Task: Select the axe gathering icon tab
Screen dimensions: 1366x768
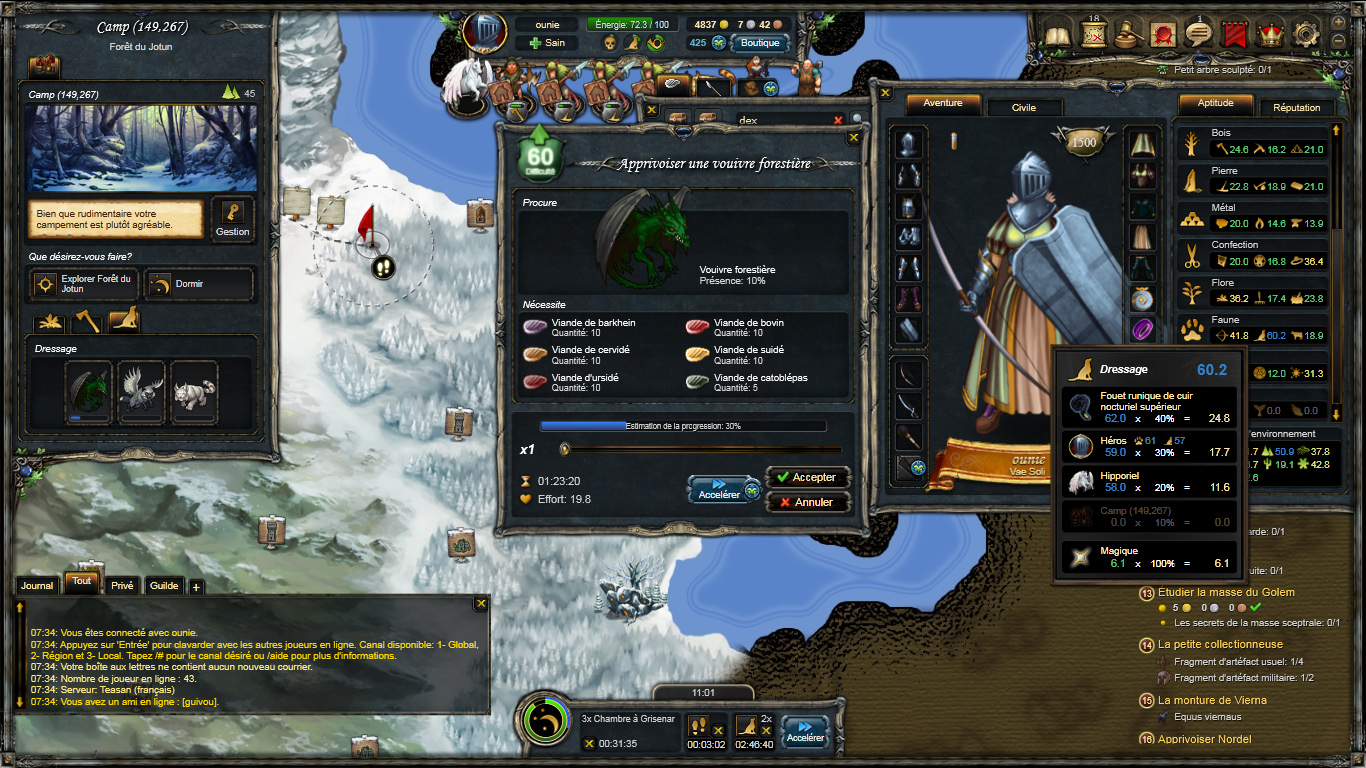Action: 87,322
